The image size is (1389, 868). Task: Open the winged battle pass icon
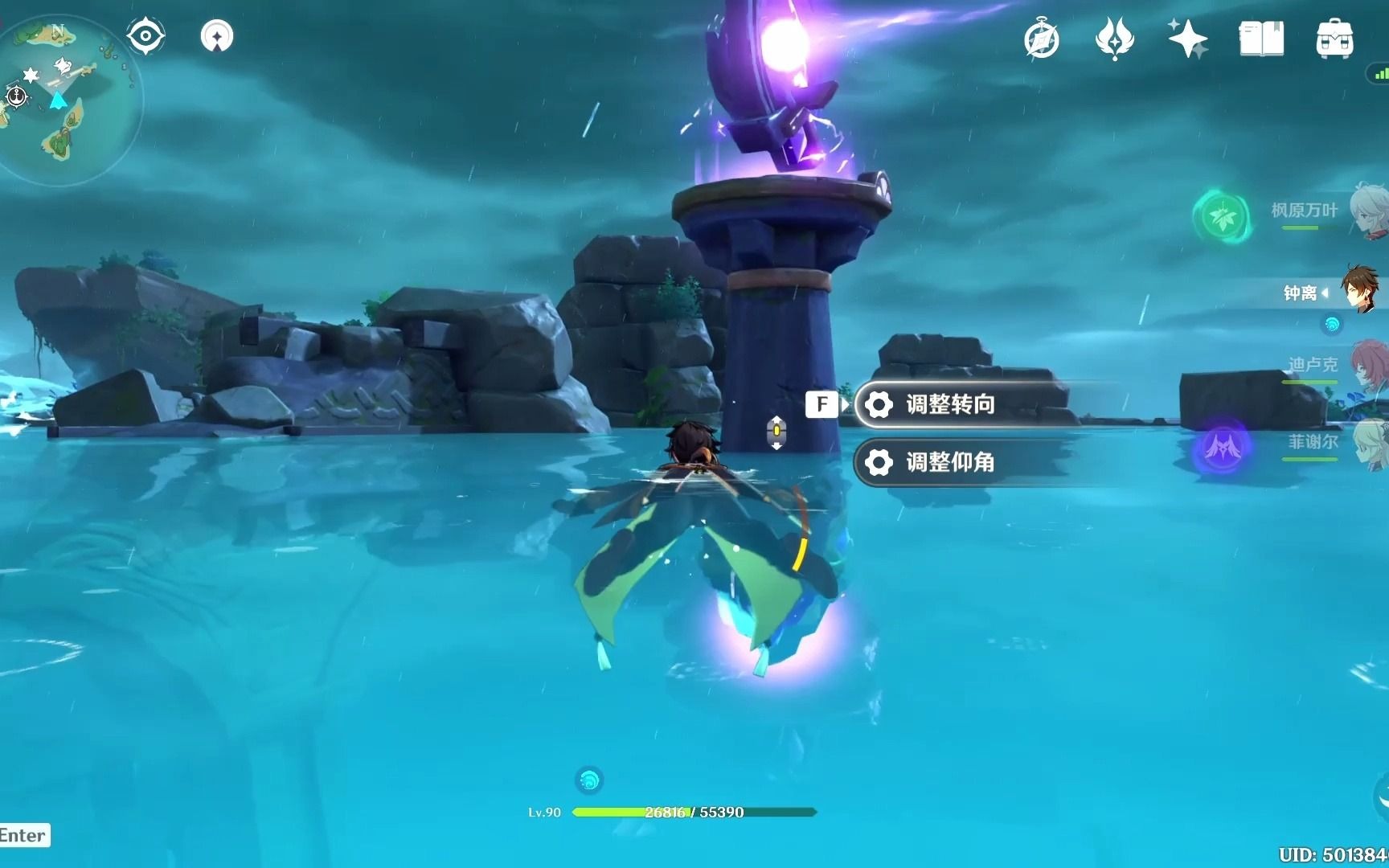point(1114,39)
